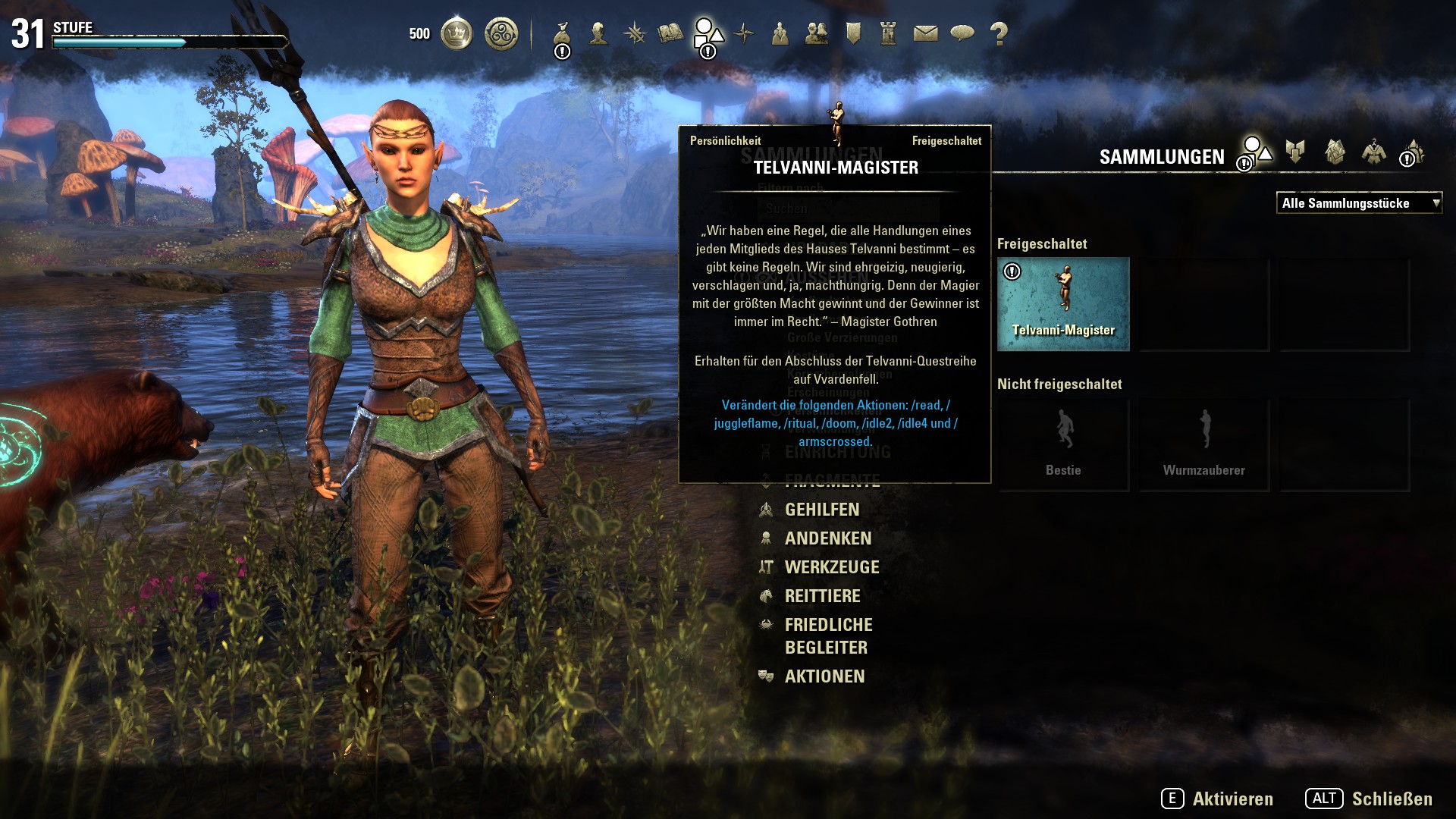Open the spiral crown crates icon
The width and height of the screenshot is (1456, 819).
point(500,33)
